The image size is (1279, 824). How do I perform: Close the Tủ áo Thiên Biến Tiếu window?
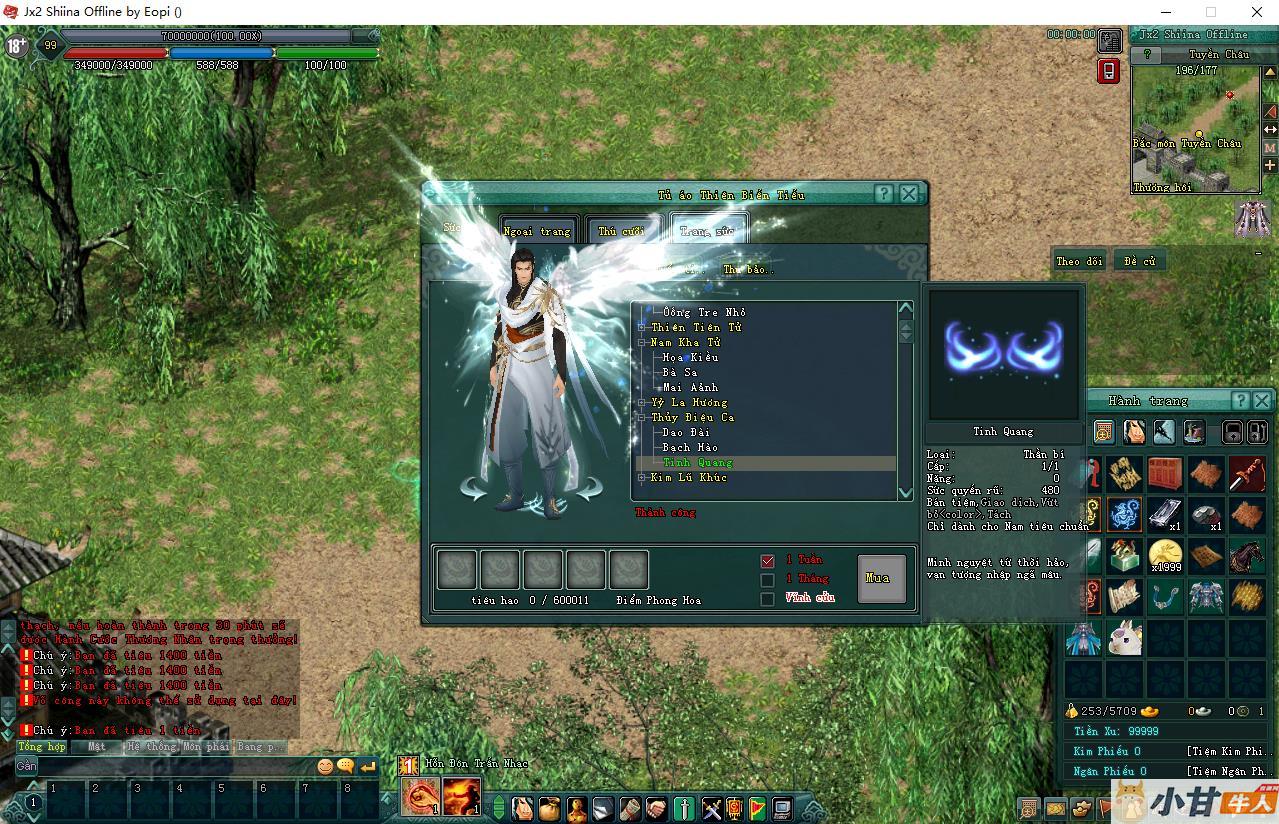(908, 194)
